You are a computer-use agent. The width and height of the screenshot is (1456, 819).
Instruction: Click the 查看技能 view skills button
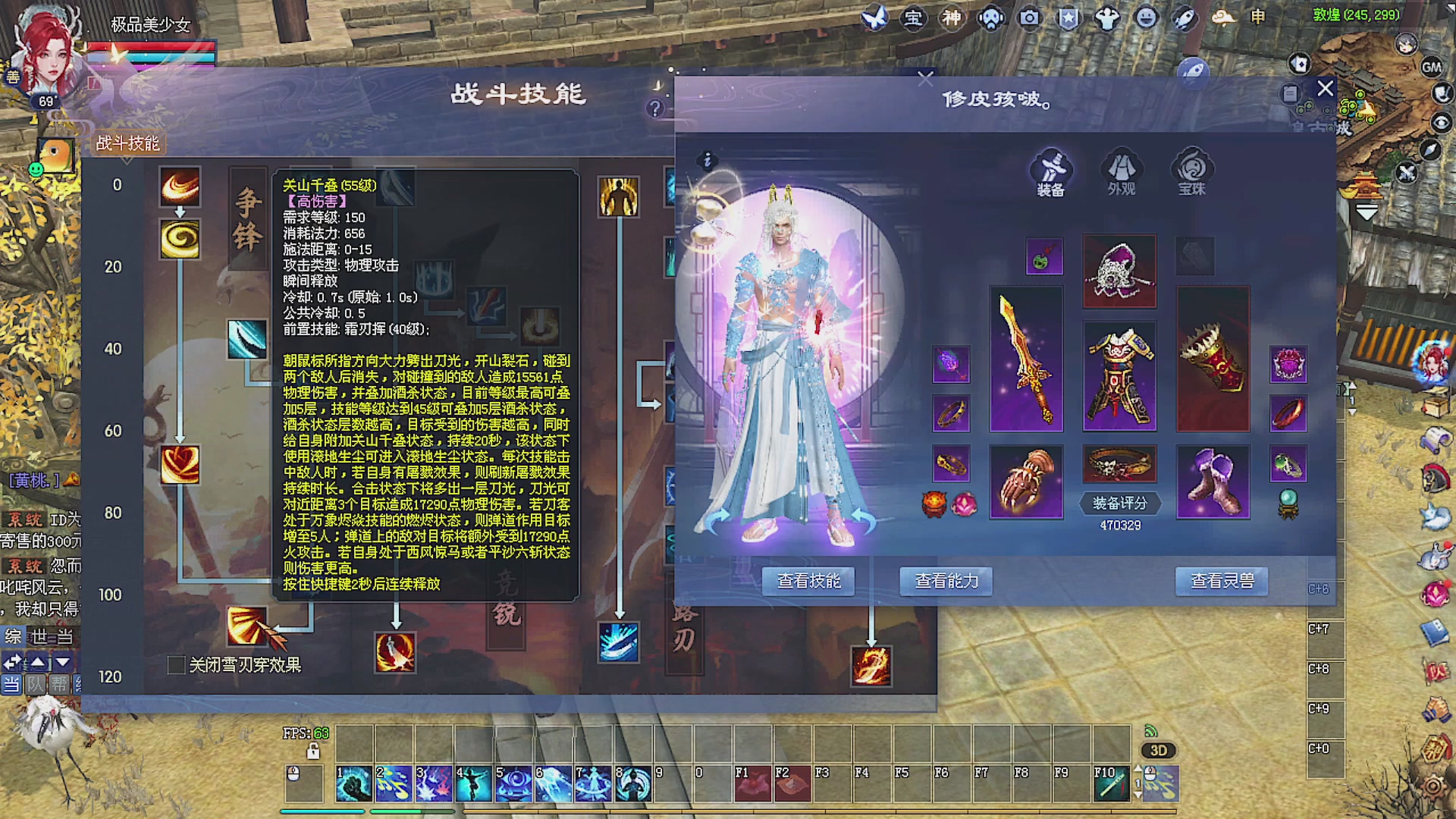point(808,581)
